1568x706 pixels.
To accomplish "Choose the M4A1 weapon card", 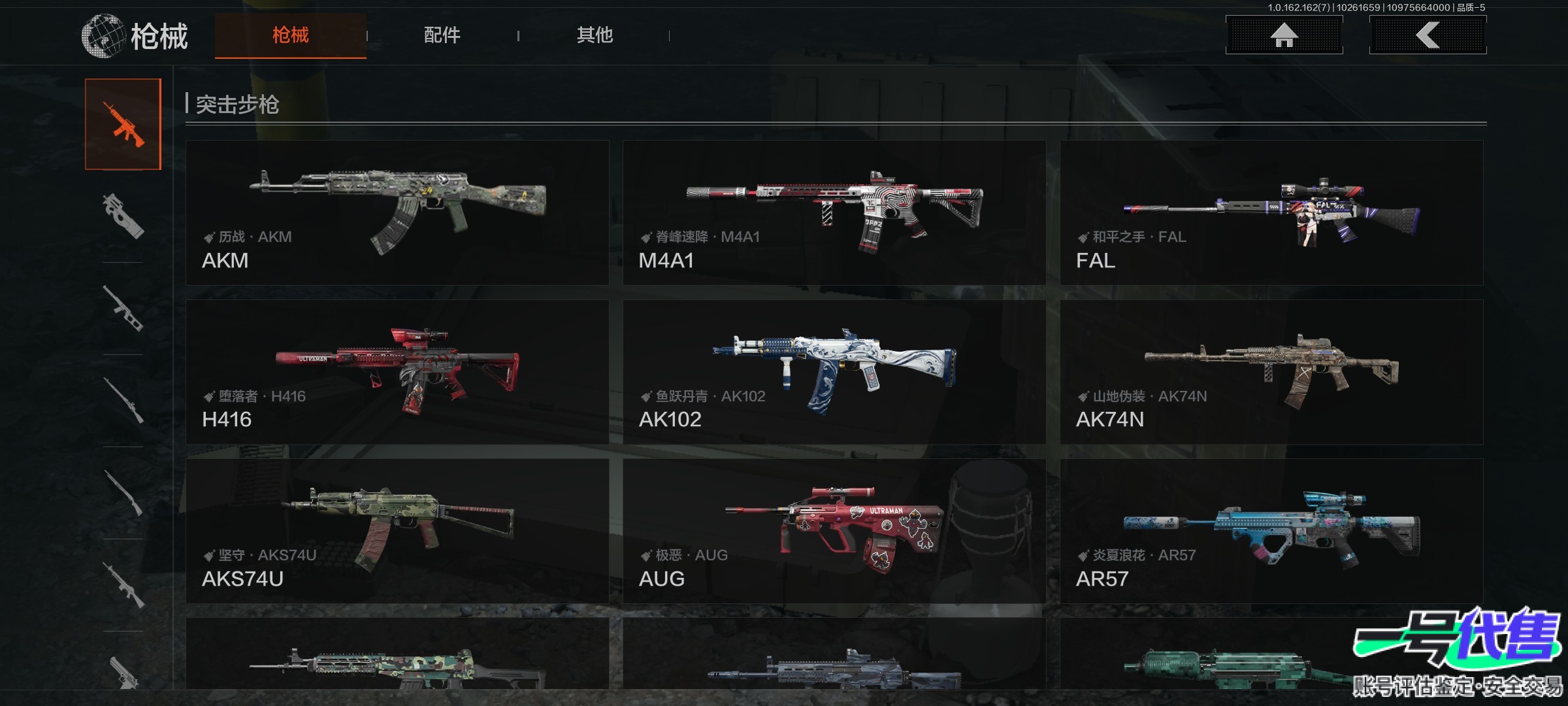I will [834, 212].
